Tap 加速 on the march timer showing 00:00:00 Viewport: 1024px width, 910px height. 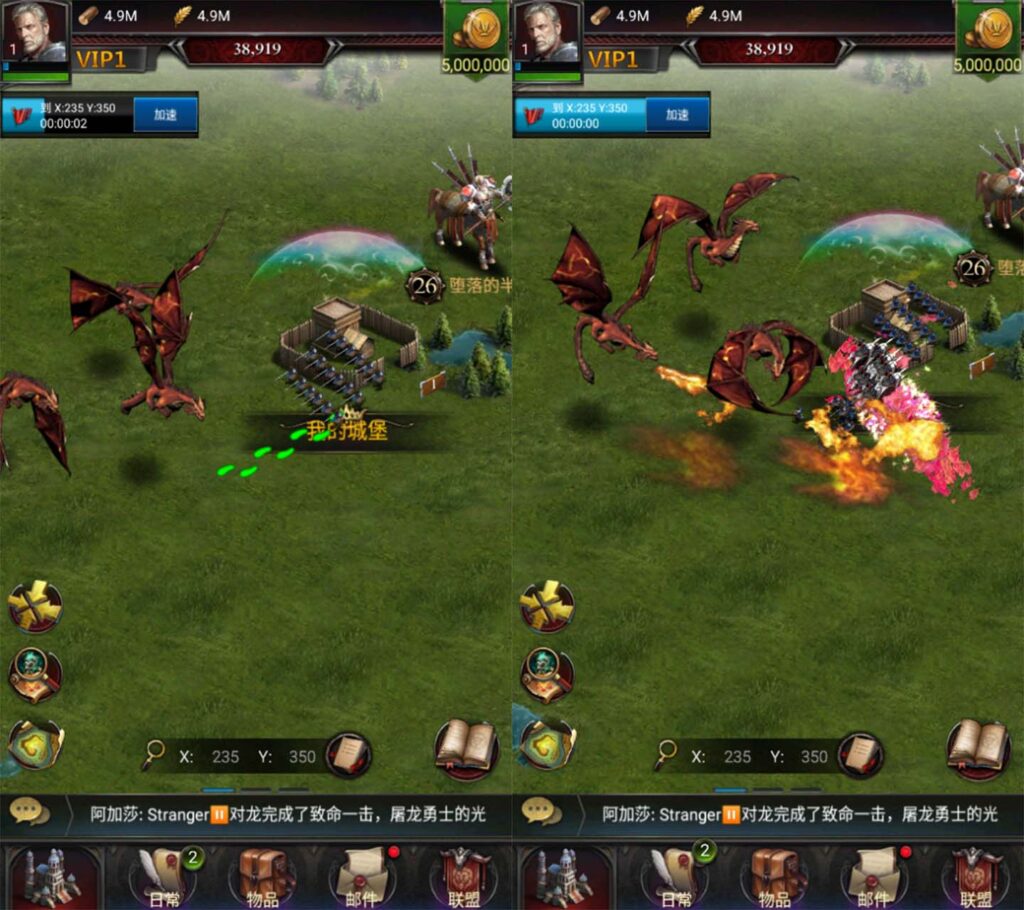[677, 115]
